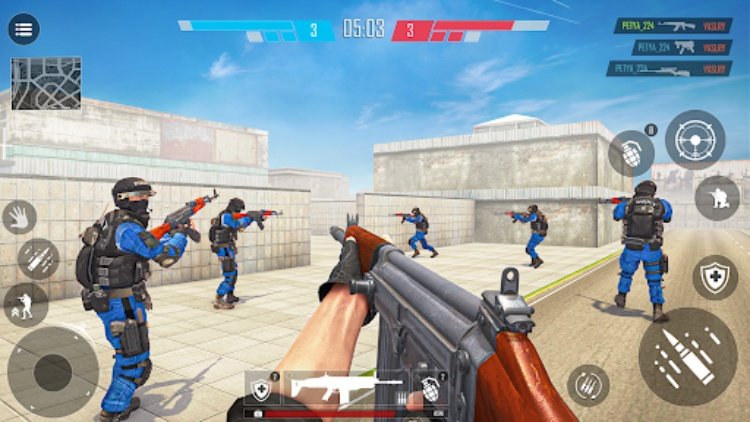Screen dimensions: 750x422
Task: Tap the small round triple-bullet button
Action: (38, 259)
